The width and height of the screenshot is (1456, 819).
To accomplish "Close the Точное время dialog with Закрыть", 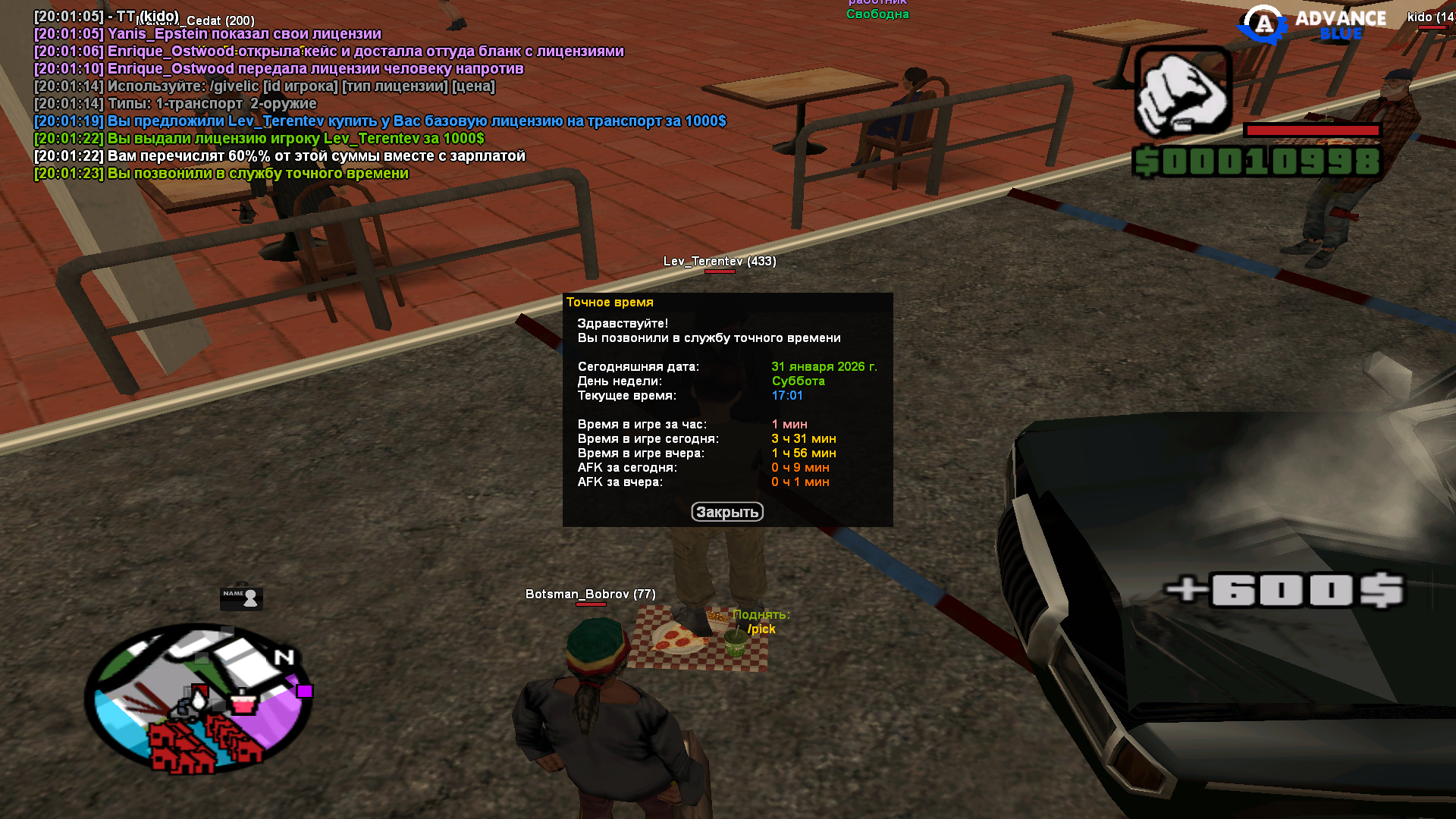I will (x=726, y=512).
